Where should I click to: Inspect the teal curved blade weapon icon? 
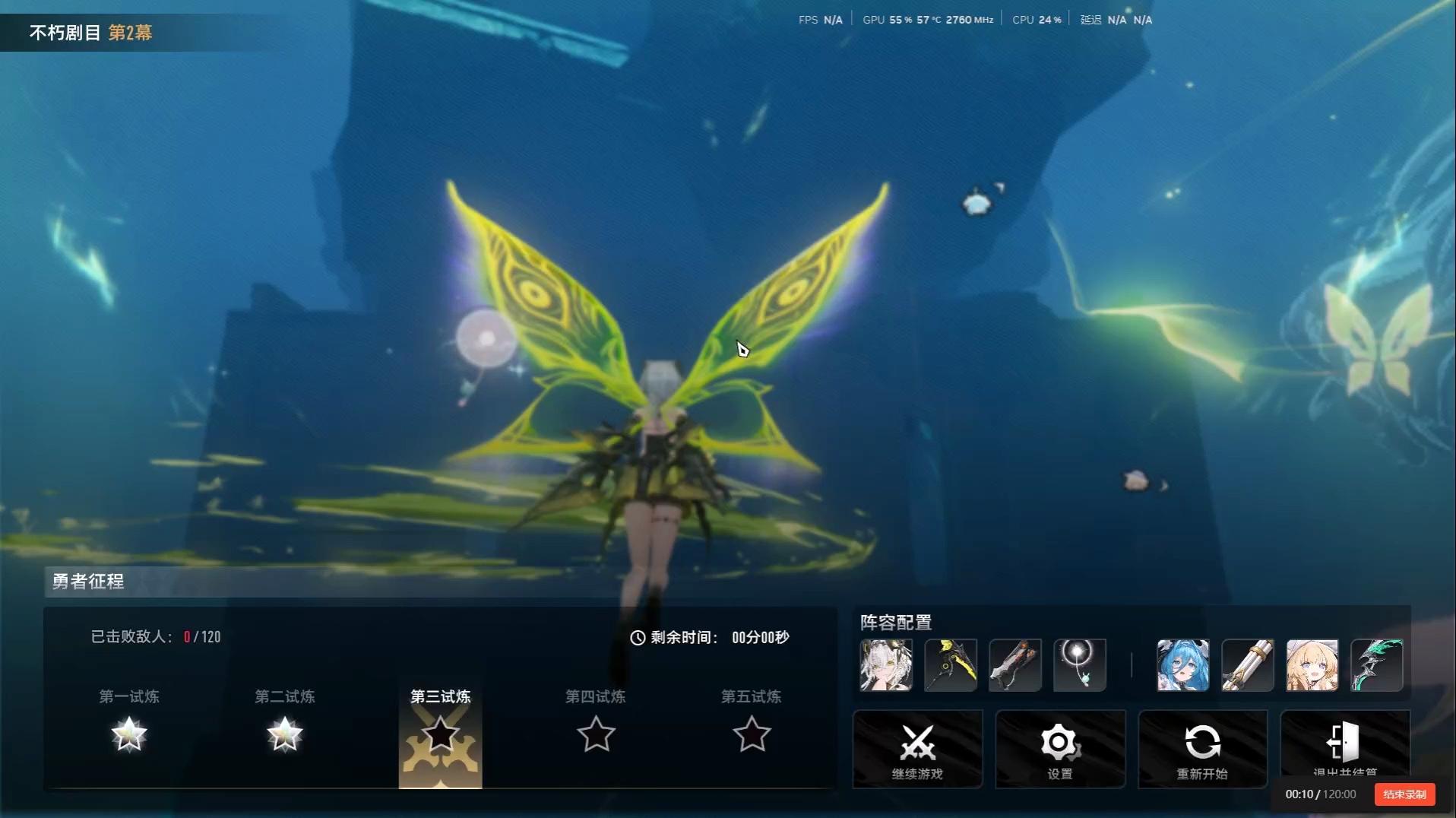1377,665
